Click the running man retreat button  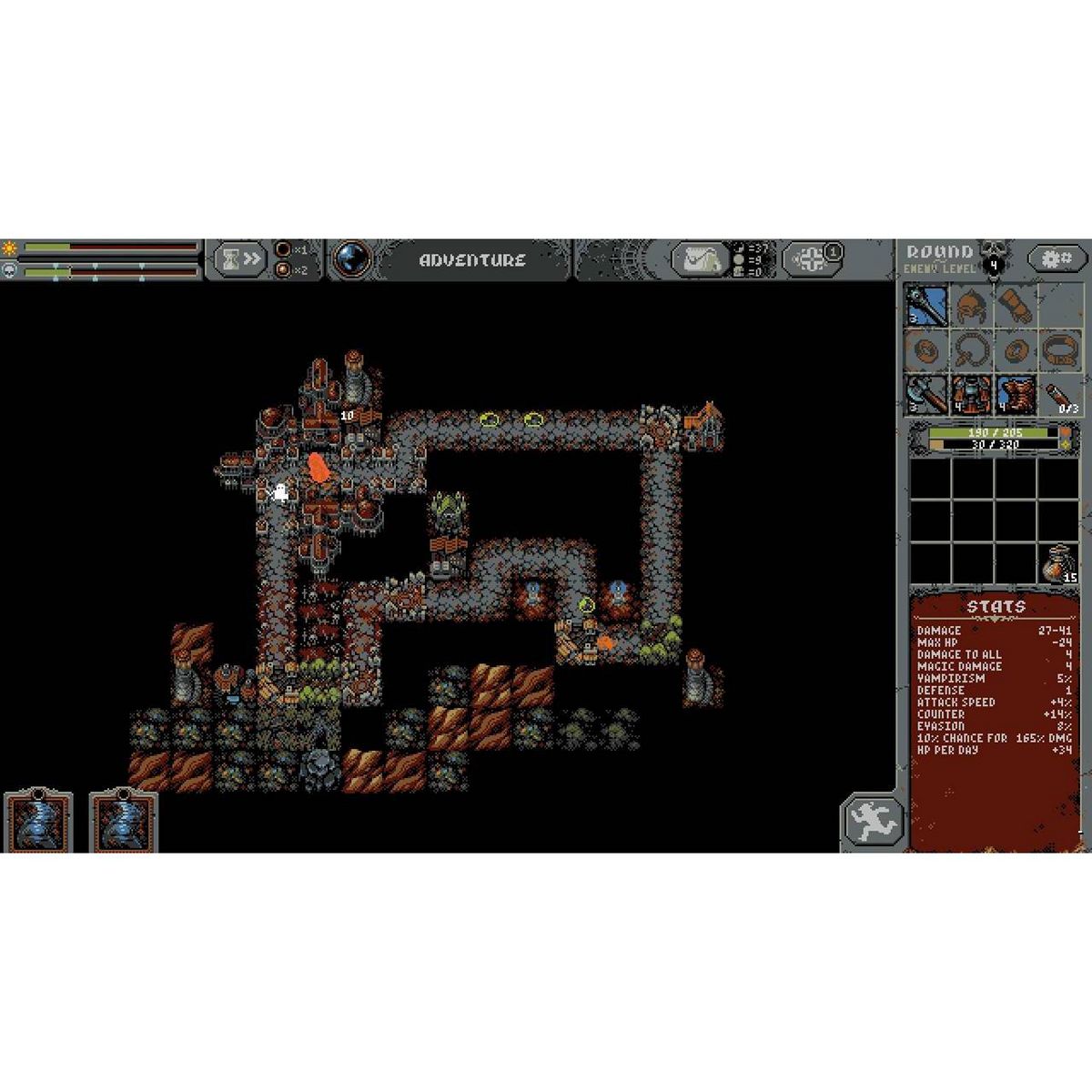click(872, 822)
